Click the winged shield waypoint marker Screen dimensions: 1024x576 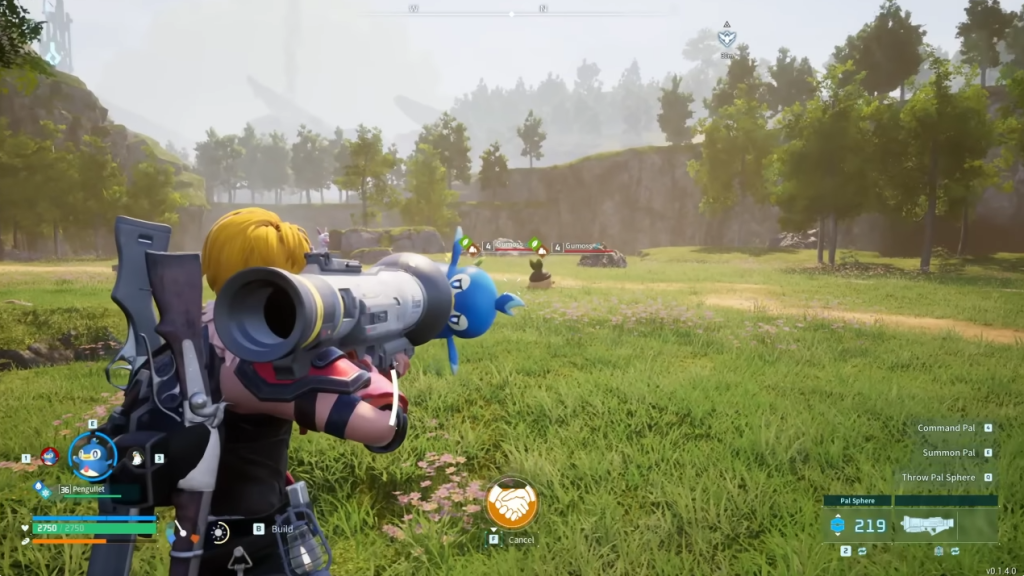727,38
